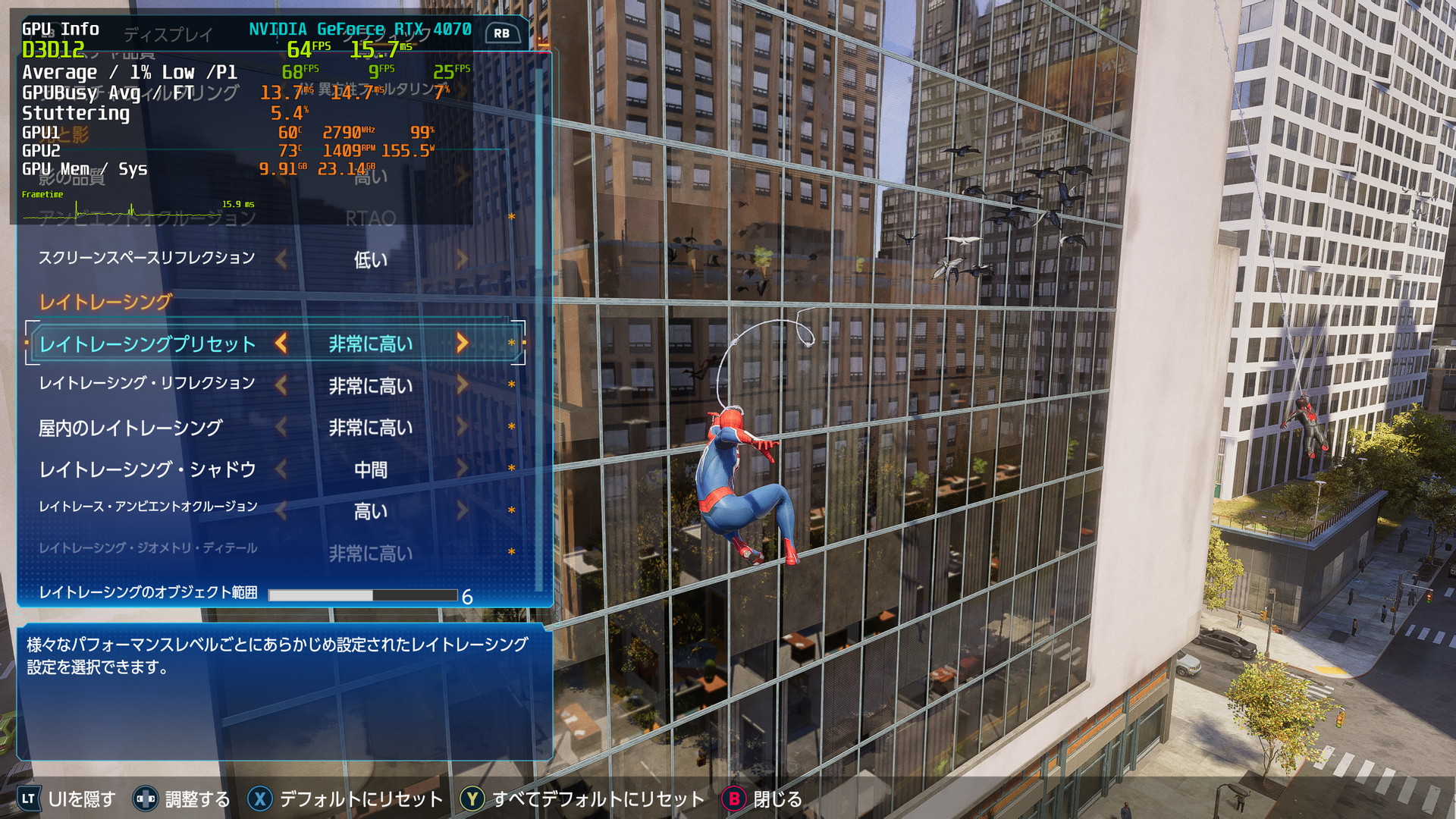Choose デフォルトにリセット at the bottom
This screenshot has width=1456, height=819.
tap(345, 799)
